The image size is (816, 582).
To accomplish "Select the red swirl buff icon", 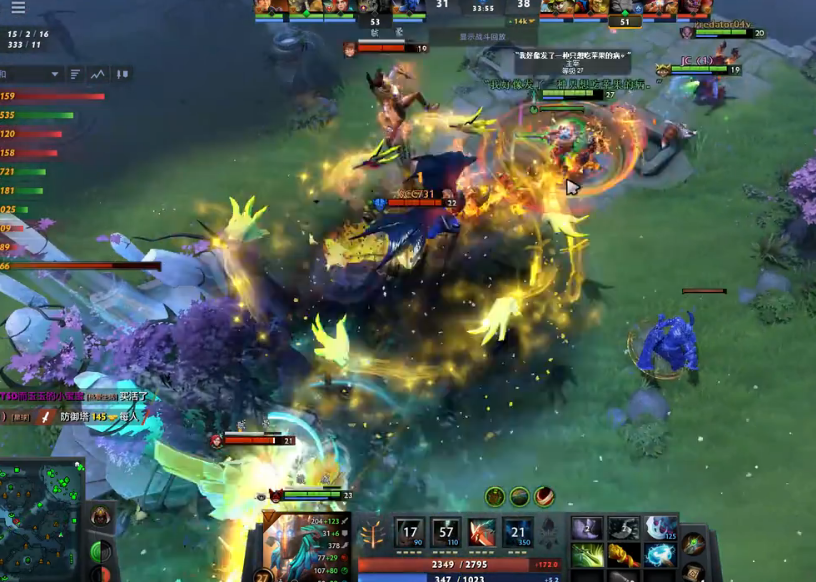I will tap(544, 496).
